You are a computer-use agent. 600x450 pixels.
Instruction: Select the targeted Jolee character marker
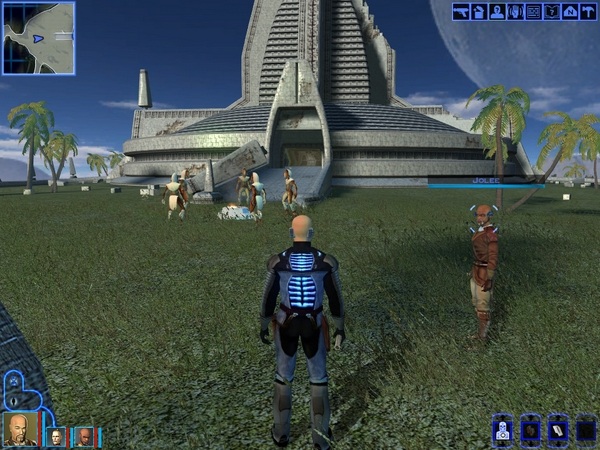click(x=484, y=213)
